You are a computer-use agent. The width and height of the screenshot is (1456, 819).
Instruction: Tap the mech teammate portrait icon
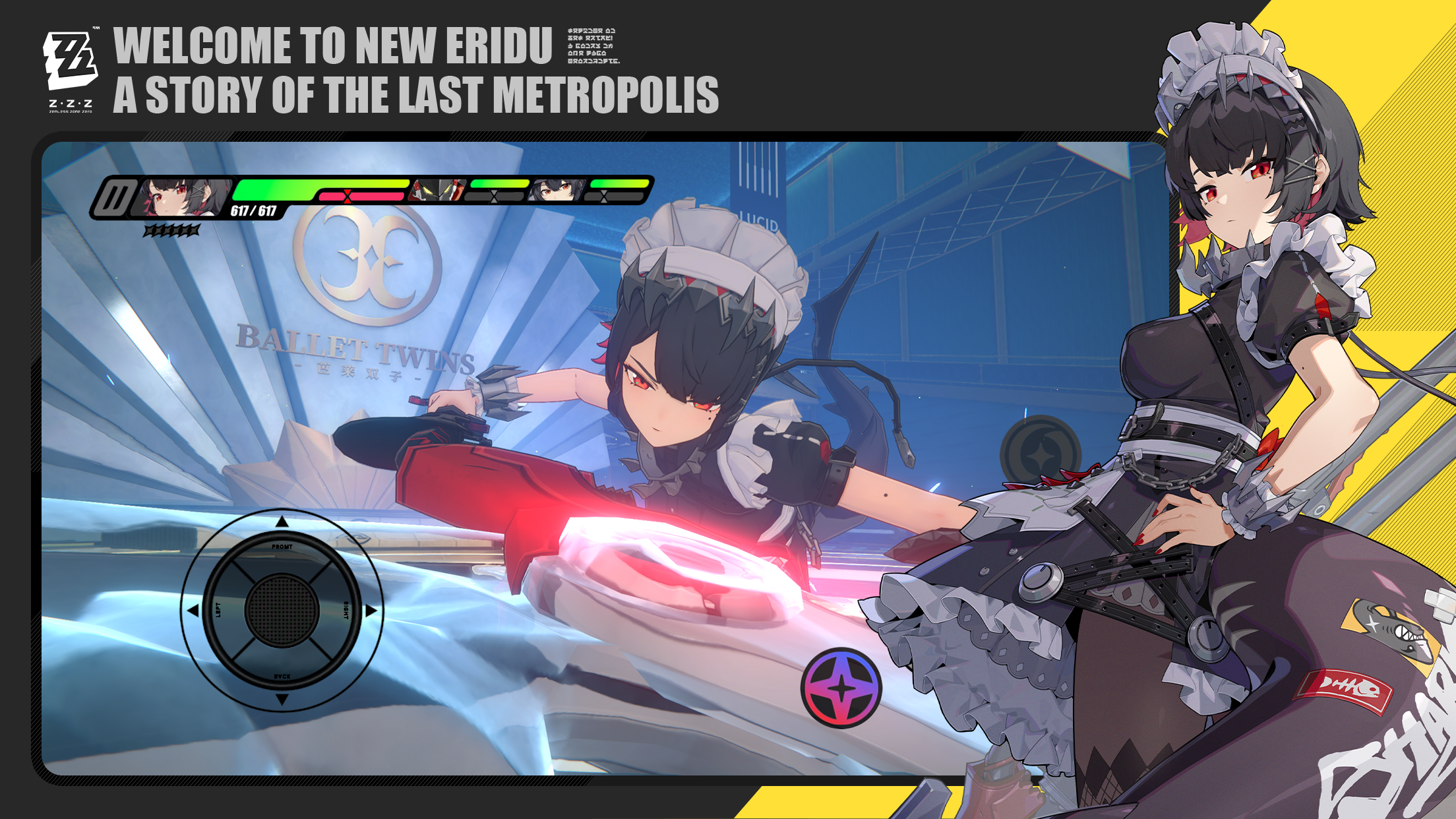tap(435, 193)
